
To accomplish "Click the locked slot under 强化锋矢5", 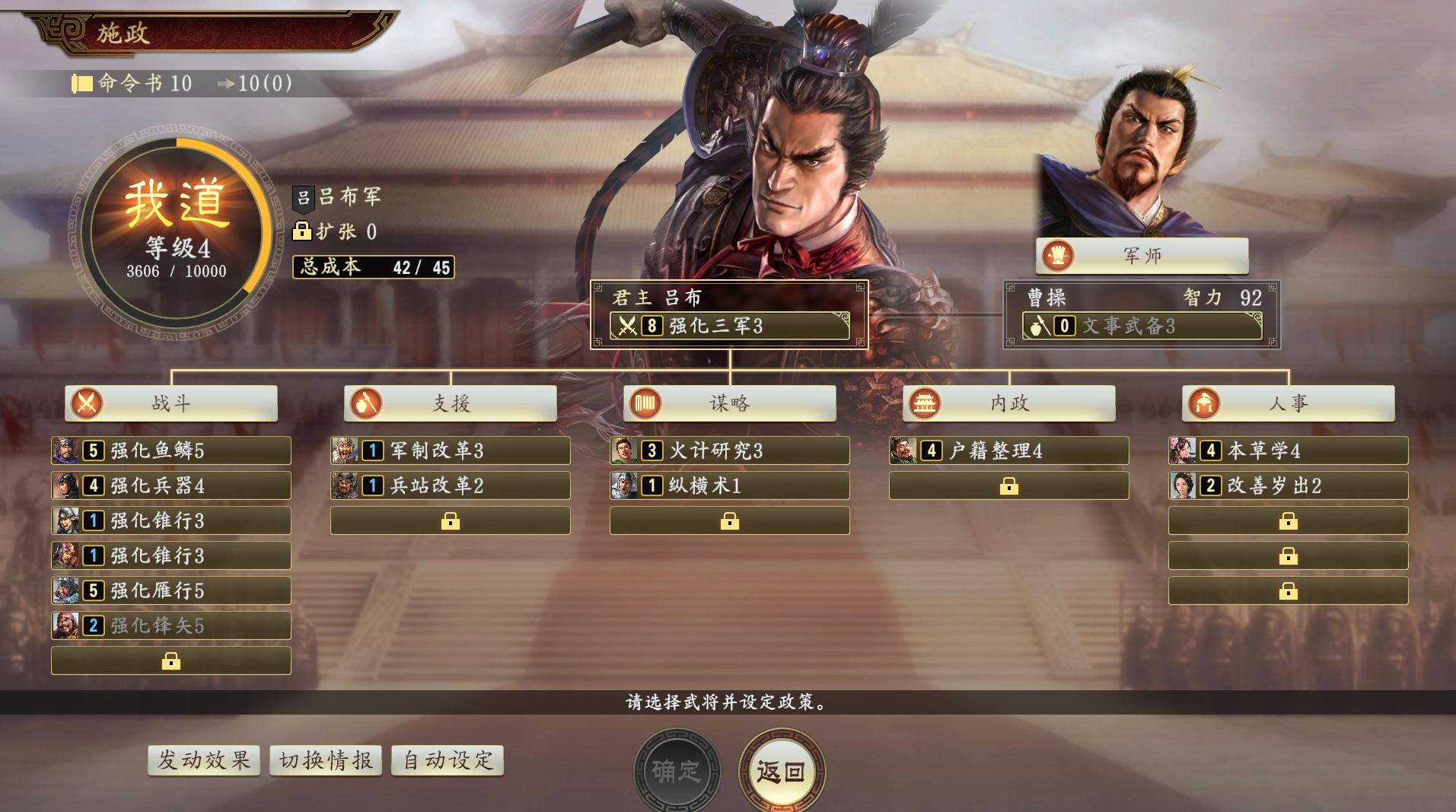I will (x=170, y=660).
